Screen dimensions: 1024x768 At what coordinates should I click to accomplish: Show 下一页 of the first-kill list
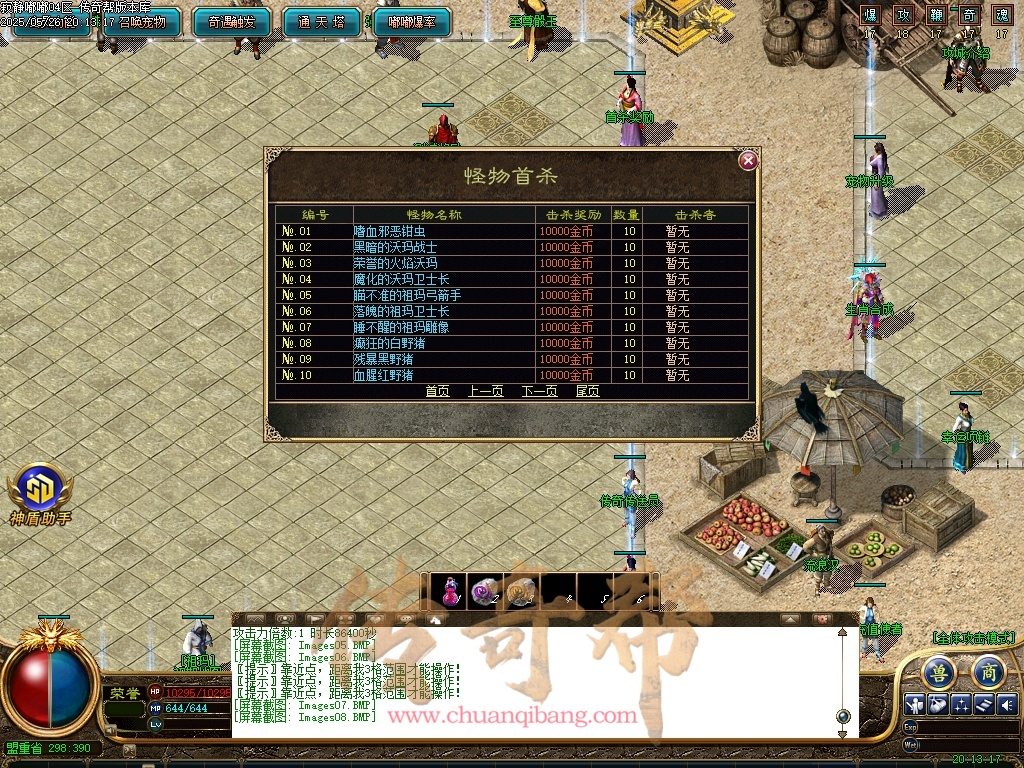click(x=539, y=391)
